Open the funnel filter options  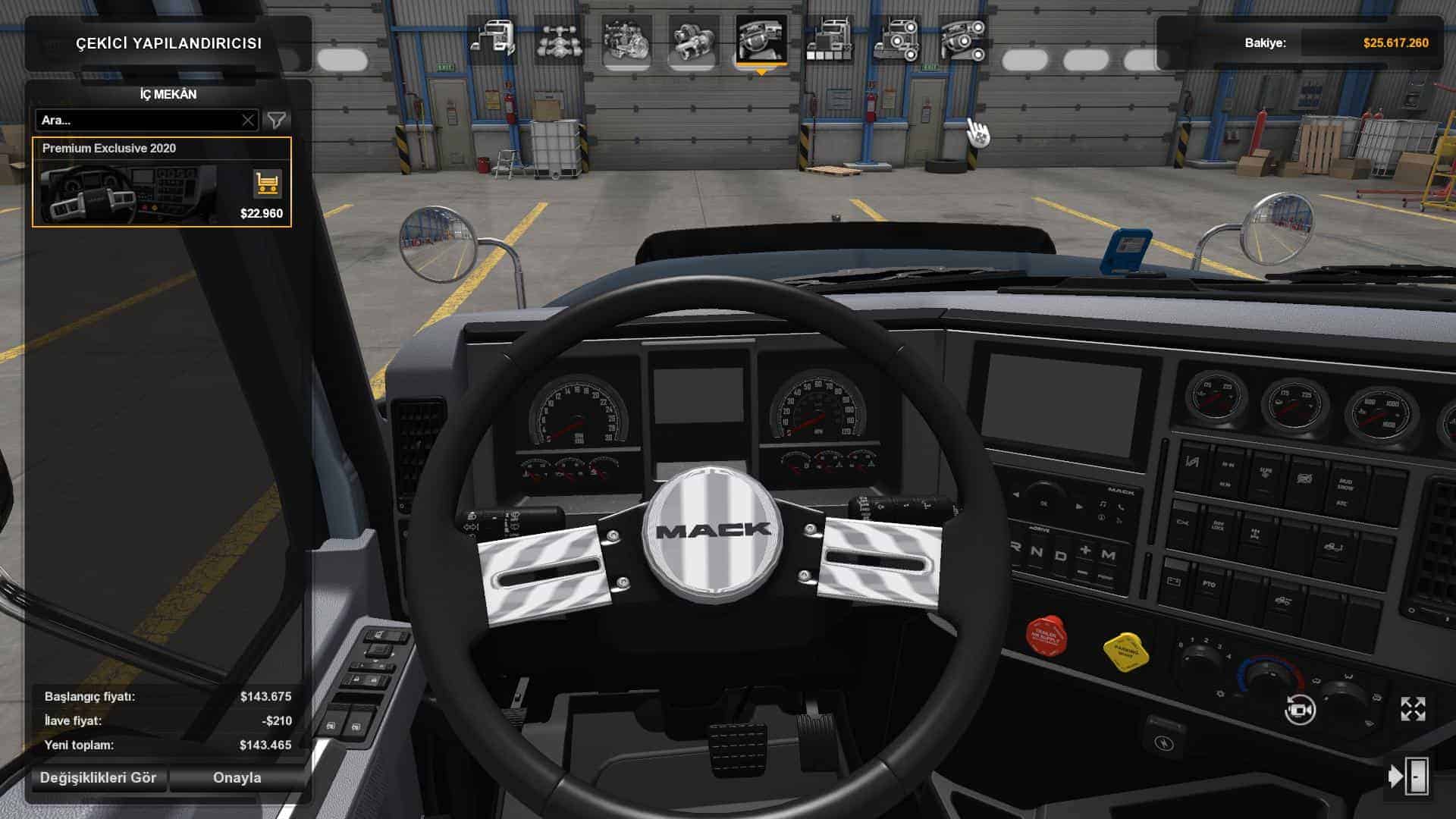coord(277,120)
